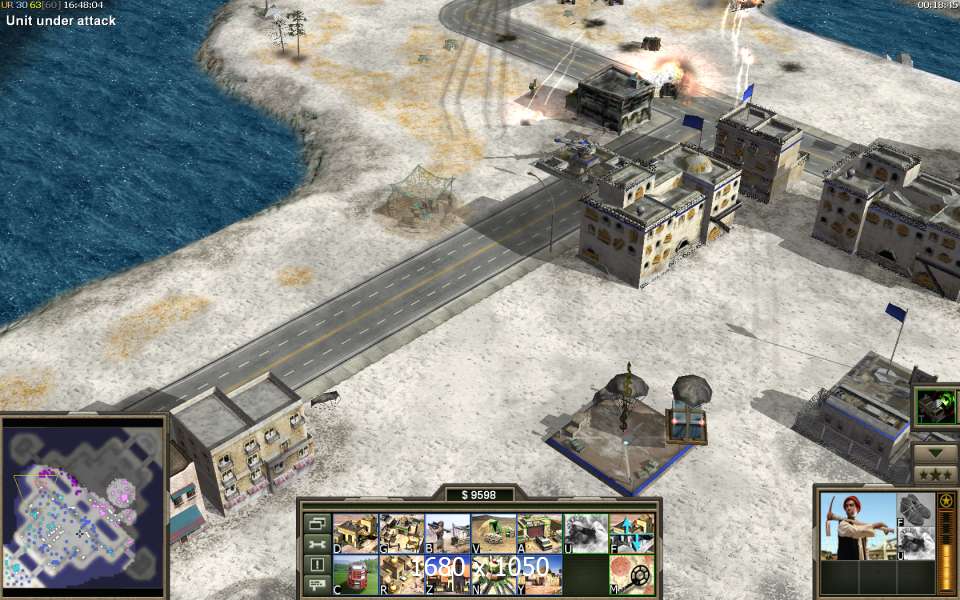The image size is (960, 600).
Task: Build the barracks icon labeled B
Action: click(x=447, y=534)
